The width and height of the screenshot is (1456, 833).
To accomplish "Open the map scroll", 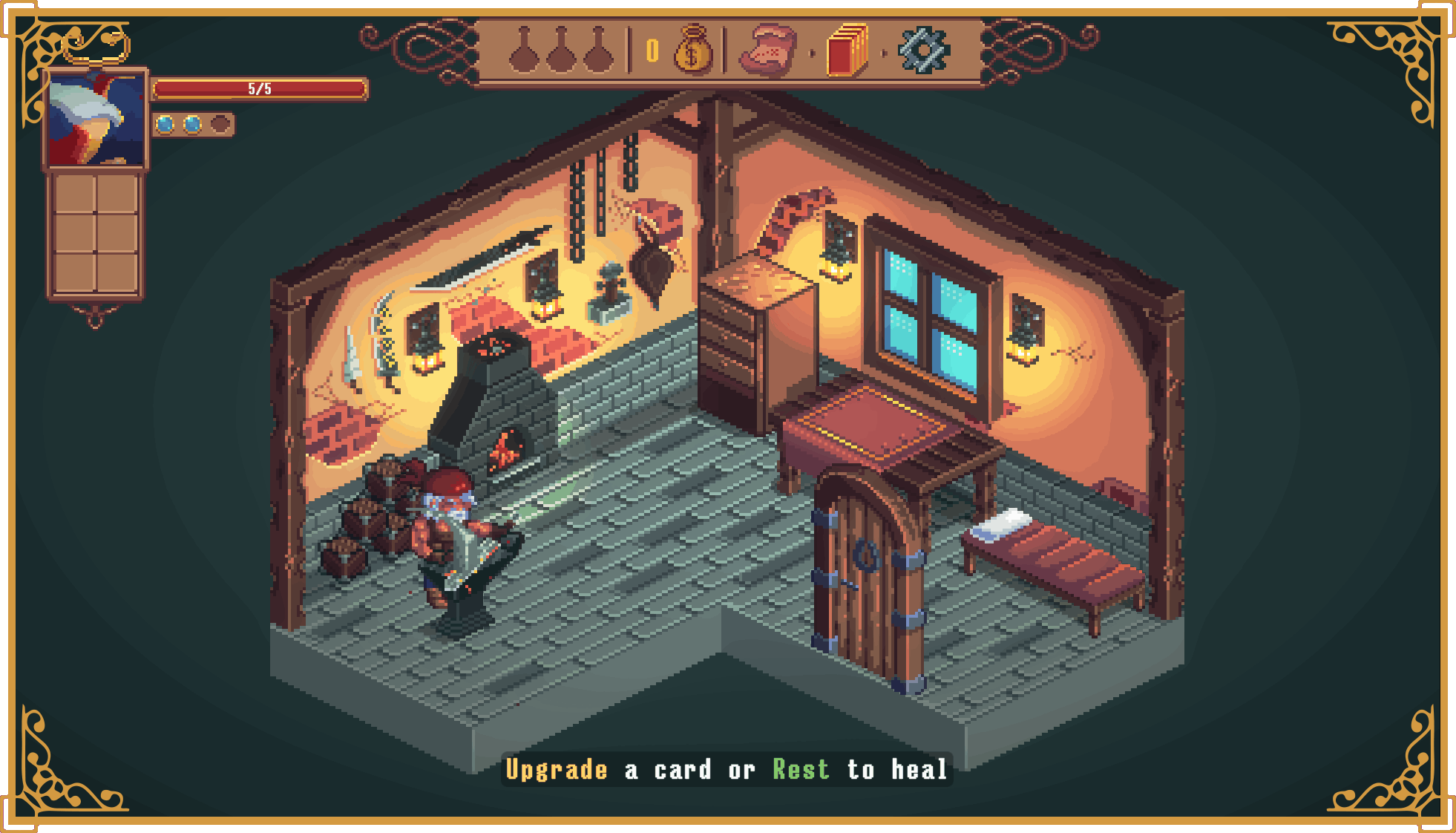I will (x=769, y=50).
